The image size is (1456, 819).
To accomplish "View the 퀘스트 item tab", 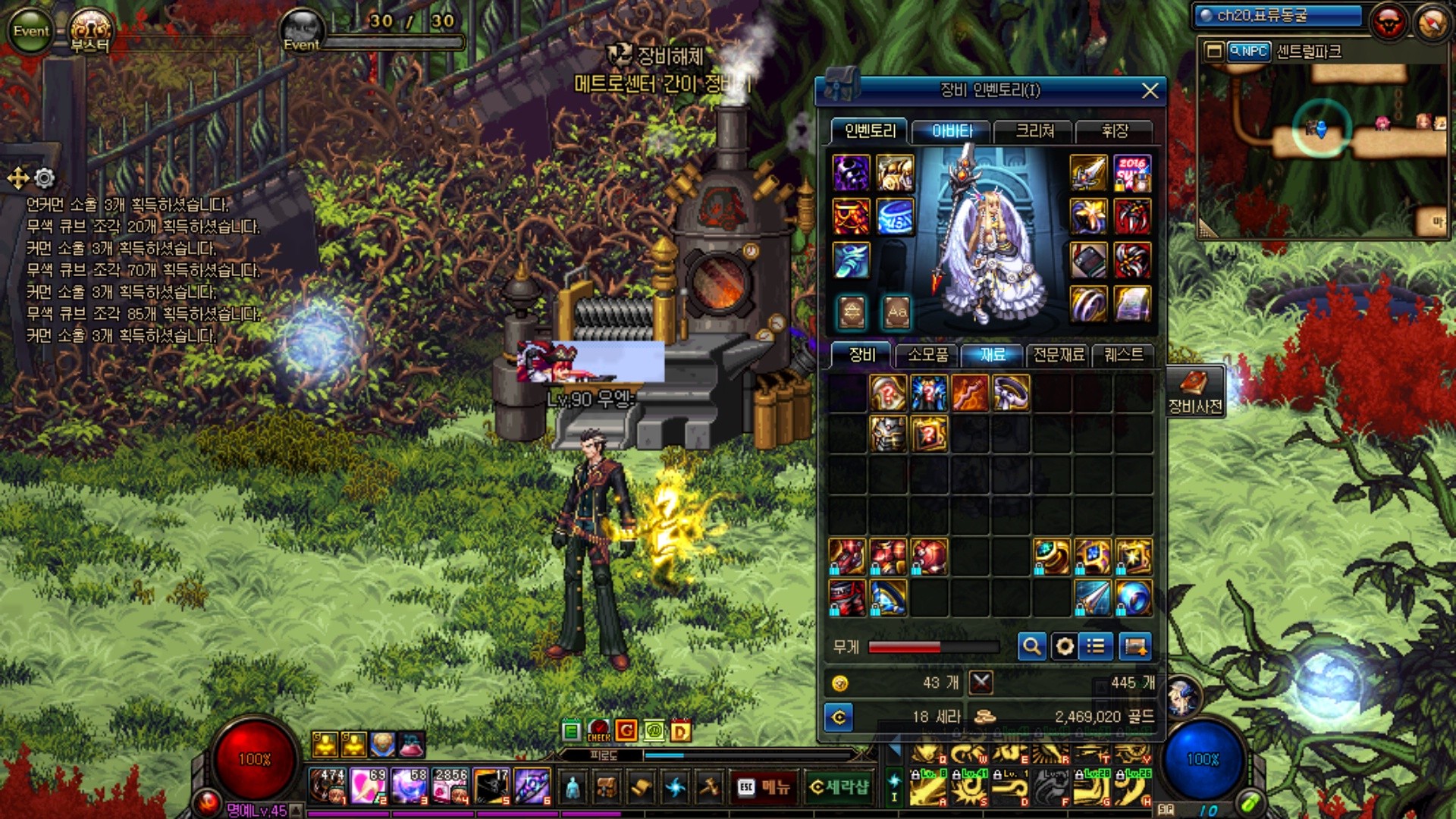I will tap(1123, 355).
